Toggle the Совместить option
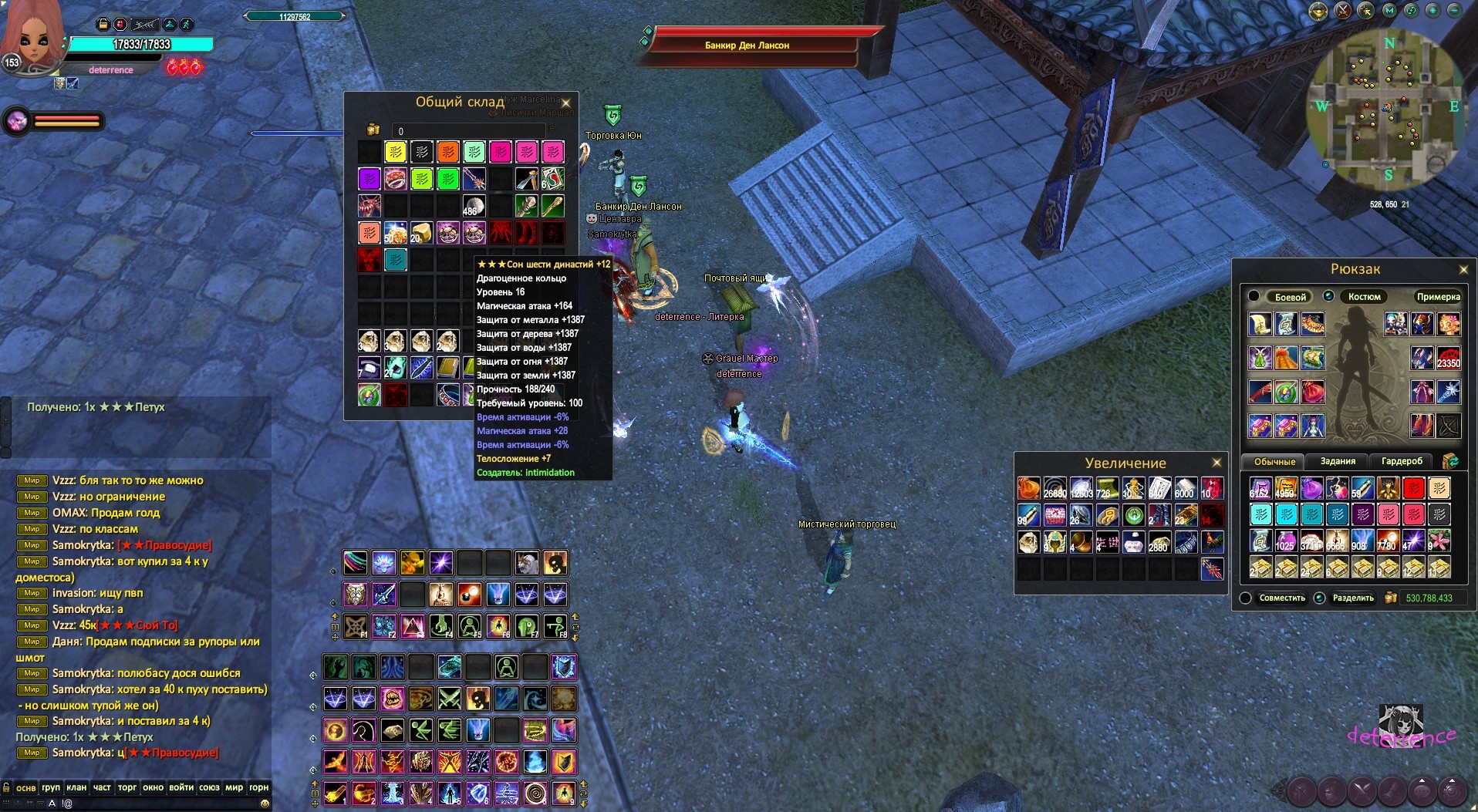 [x=1245, y=598]
